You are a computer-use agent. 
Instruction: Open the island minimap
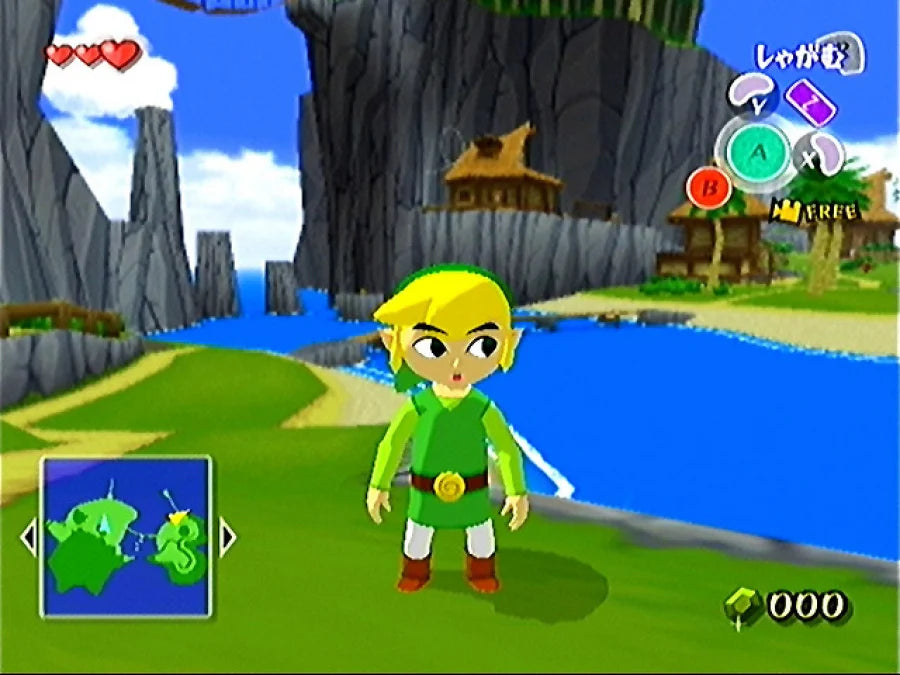tap(126, 536)
